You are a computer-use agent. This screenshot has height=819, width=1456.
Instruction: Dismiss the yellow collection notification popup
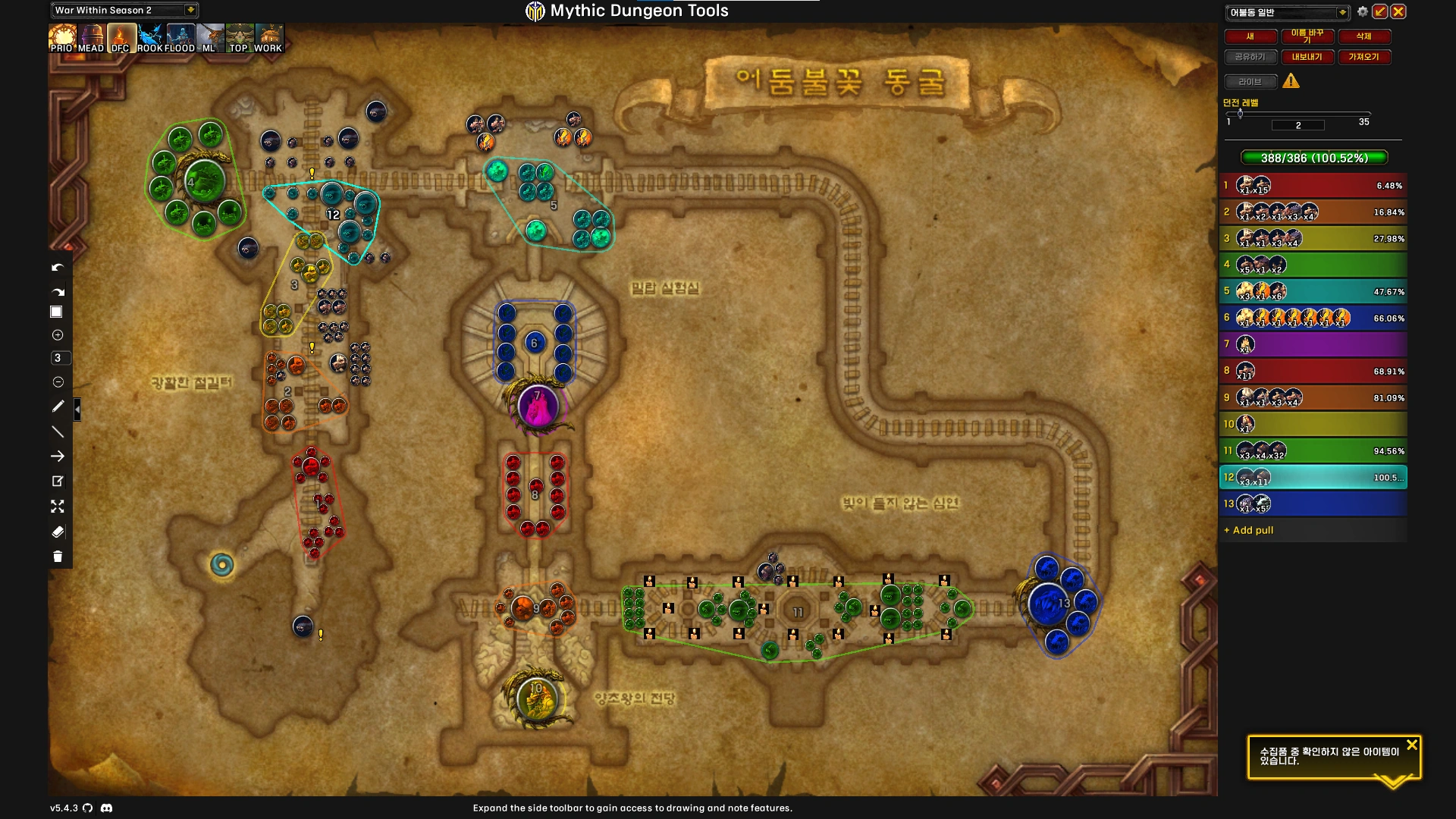pyautogui.click(x=1411, y=745)
